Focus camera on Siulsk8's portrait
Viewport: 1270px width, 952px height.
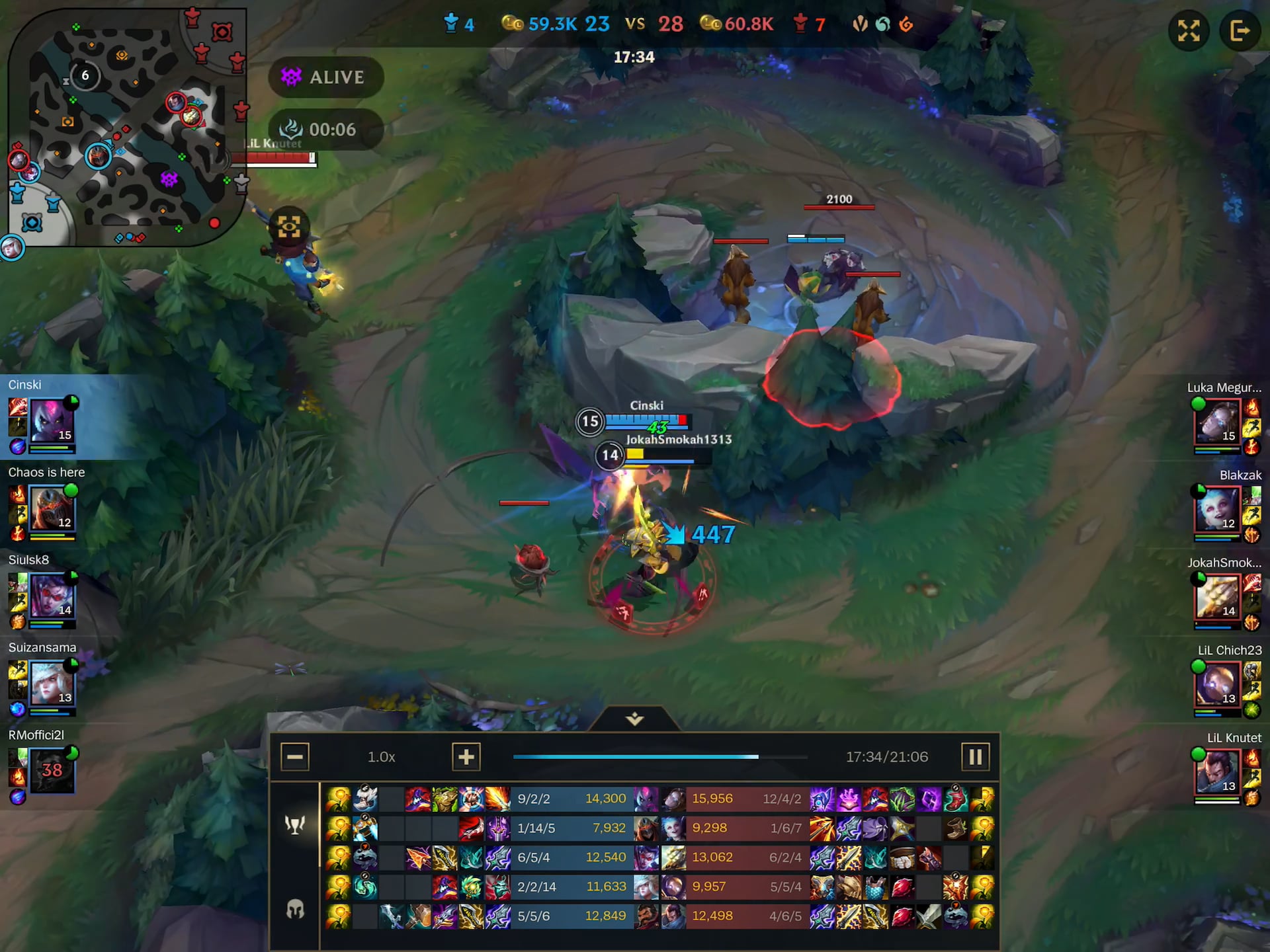click(x=52, y=596)
